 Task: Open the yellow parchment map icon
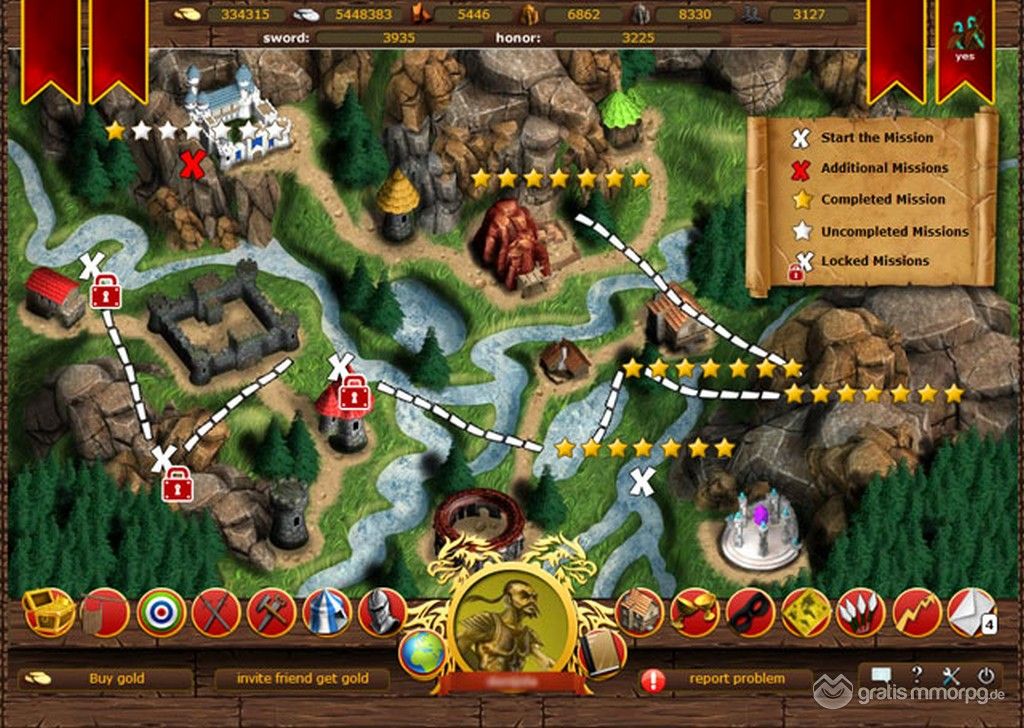(806, 612)
